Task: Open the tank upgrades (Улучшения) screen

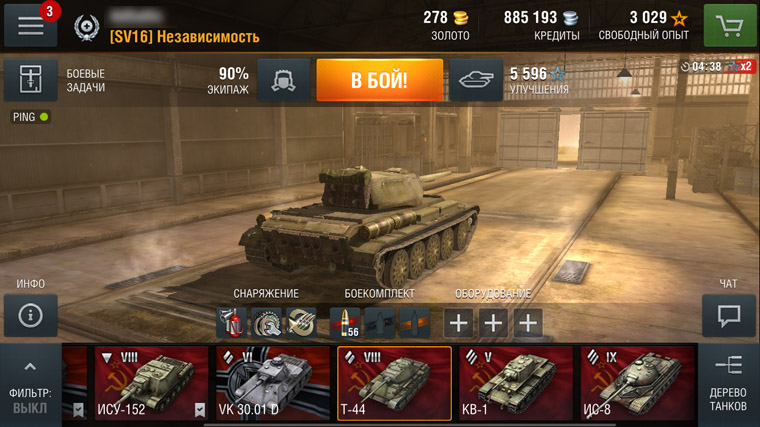Action: pos(475,81)
